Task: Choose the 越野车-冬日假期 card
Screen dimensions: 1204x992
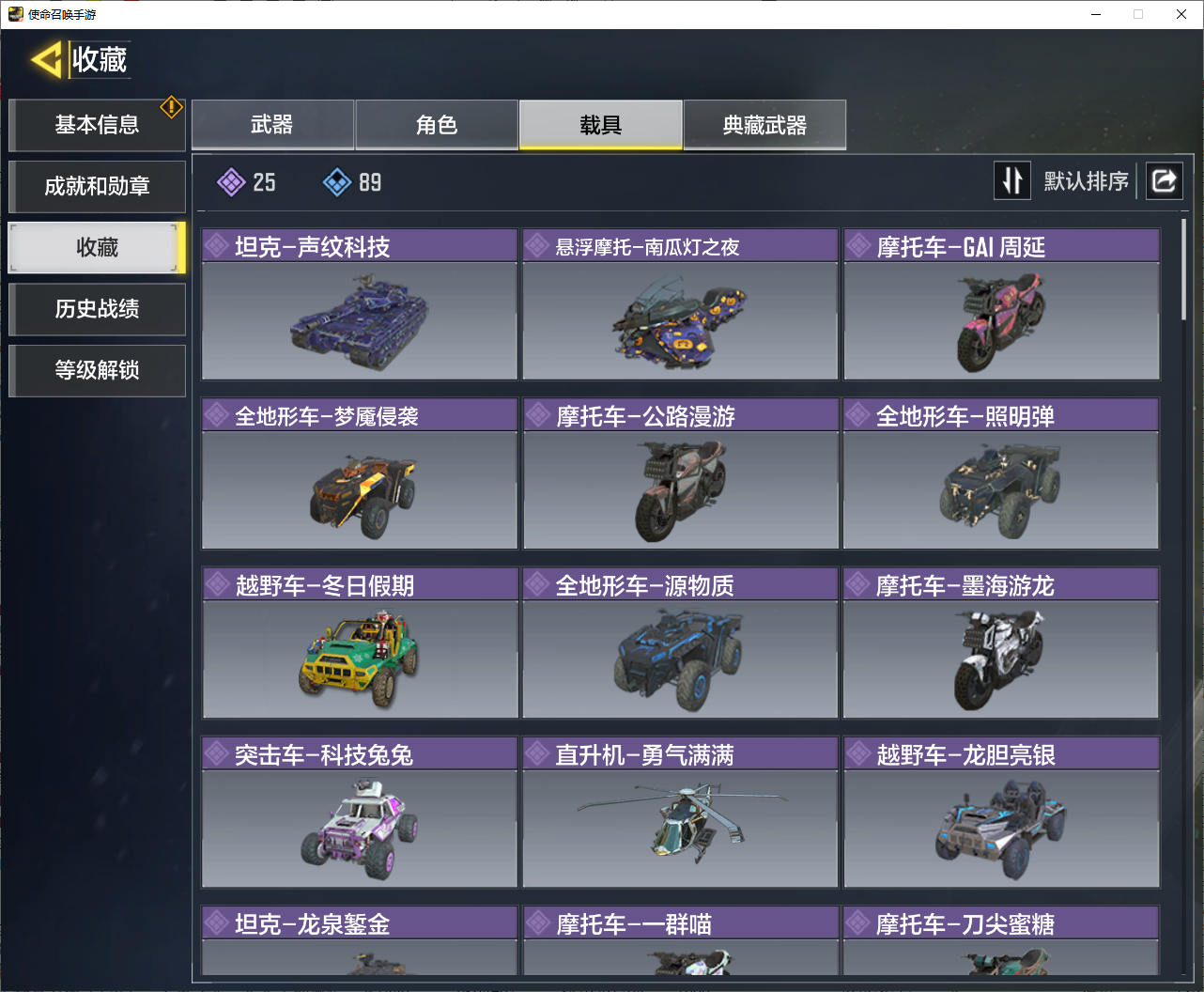Action: pos(360,643)
